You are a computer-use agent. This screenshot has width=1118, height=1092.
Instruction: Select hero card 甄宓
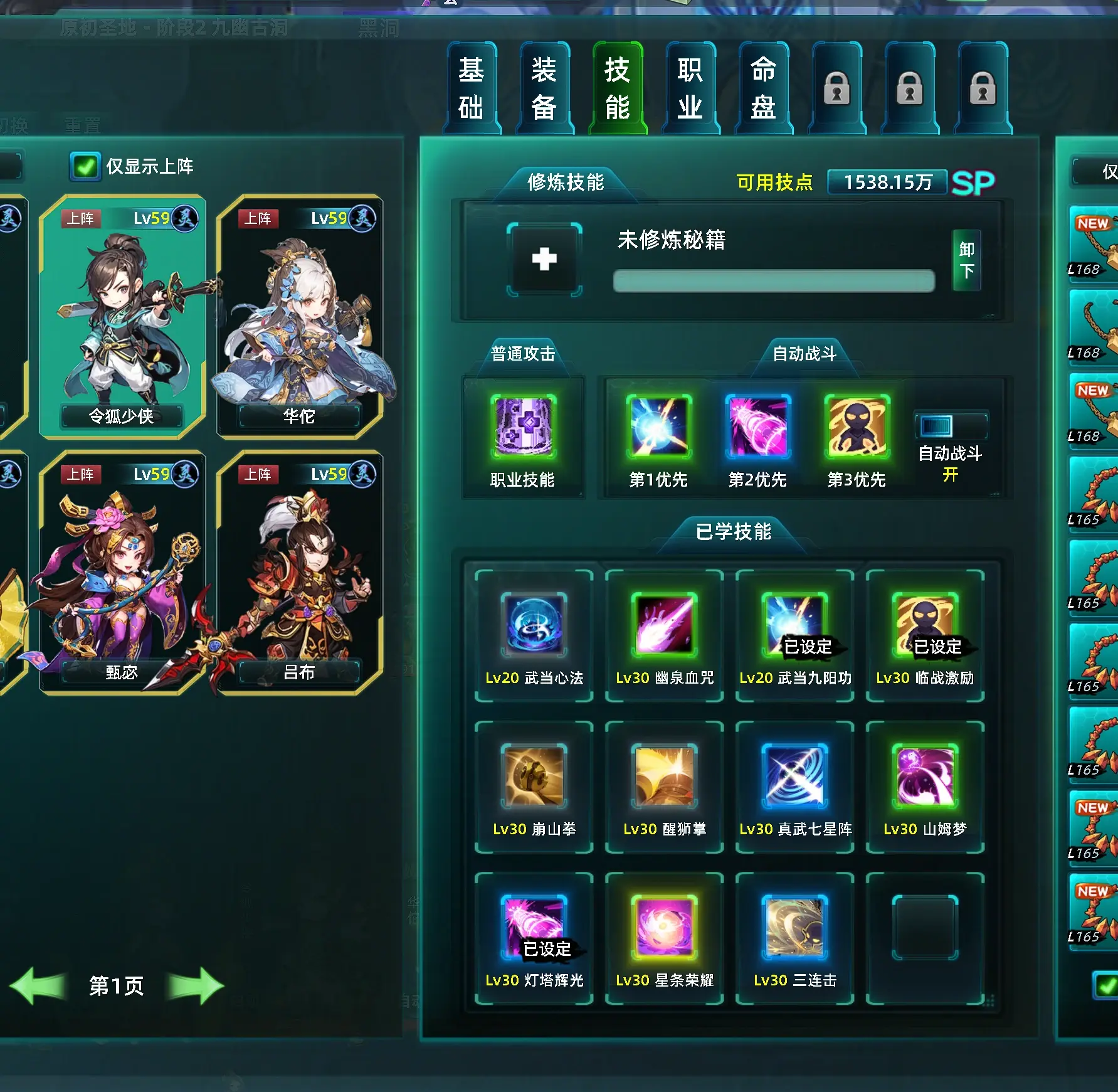pos(122,572)
